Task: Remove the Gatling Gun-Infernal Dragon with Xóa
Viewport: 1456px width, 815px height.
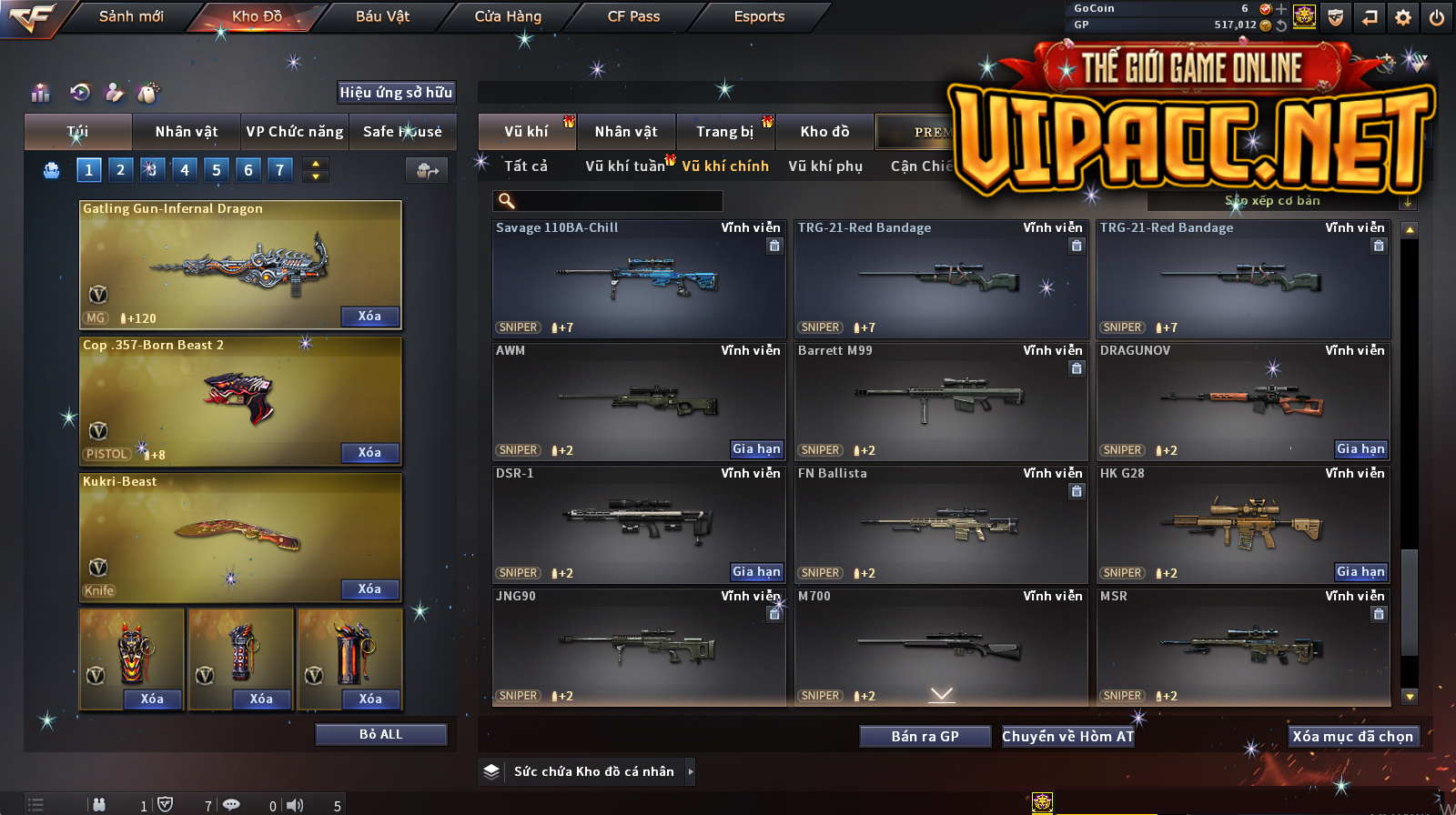Action: pyautogui.click(x=369, y=317)
